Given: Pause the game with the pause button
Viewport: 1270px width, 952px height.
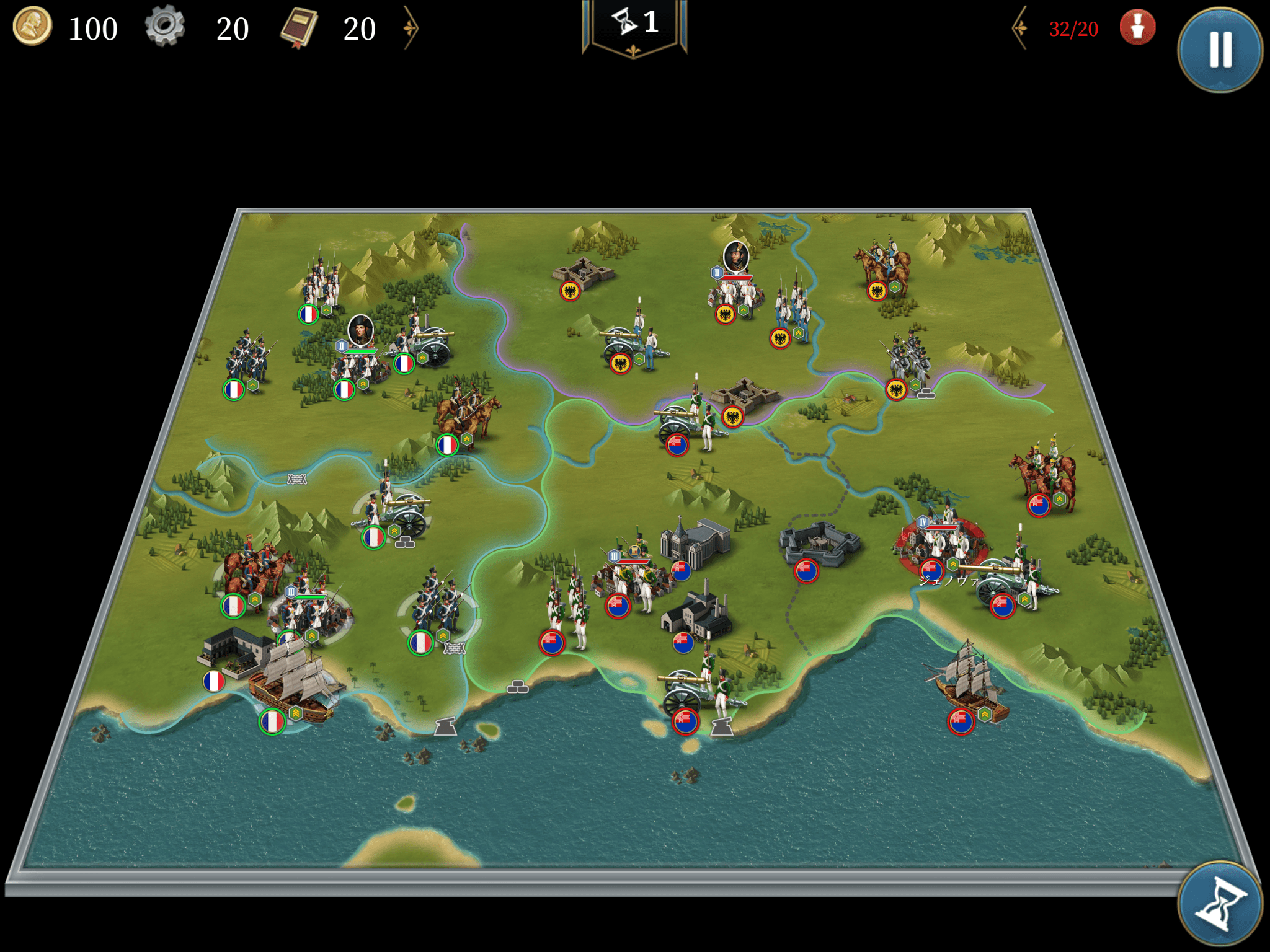Looking at the screenshot, I should (1220, 50).
